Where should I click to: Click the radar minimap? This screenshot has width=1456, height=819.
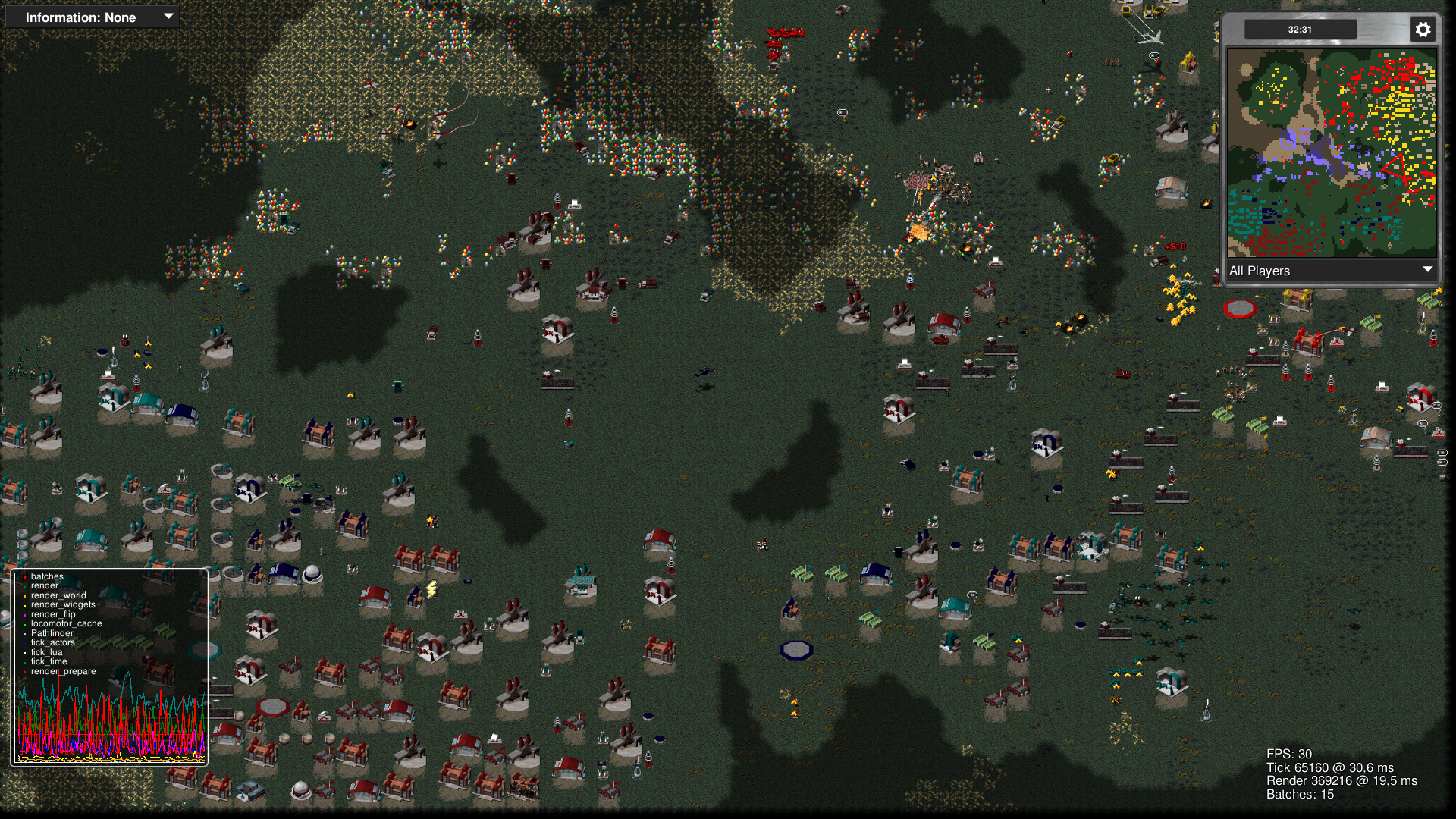[1332, 152]
